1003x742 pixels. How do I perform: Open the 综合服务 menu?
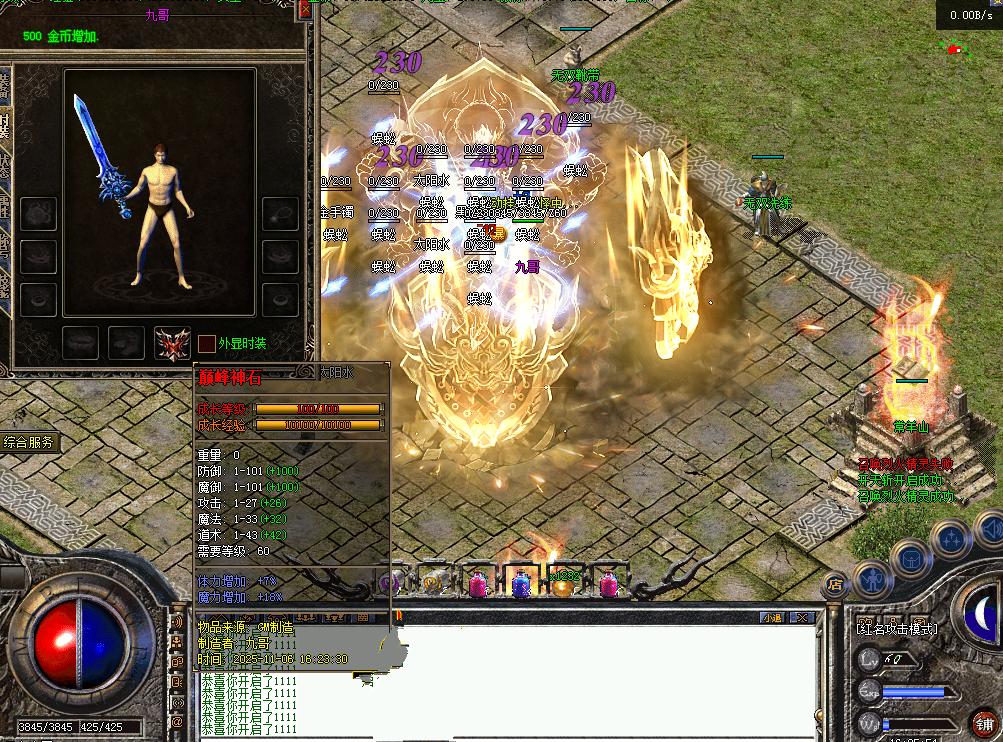pyautogui.click(x=30, y=442)
